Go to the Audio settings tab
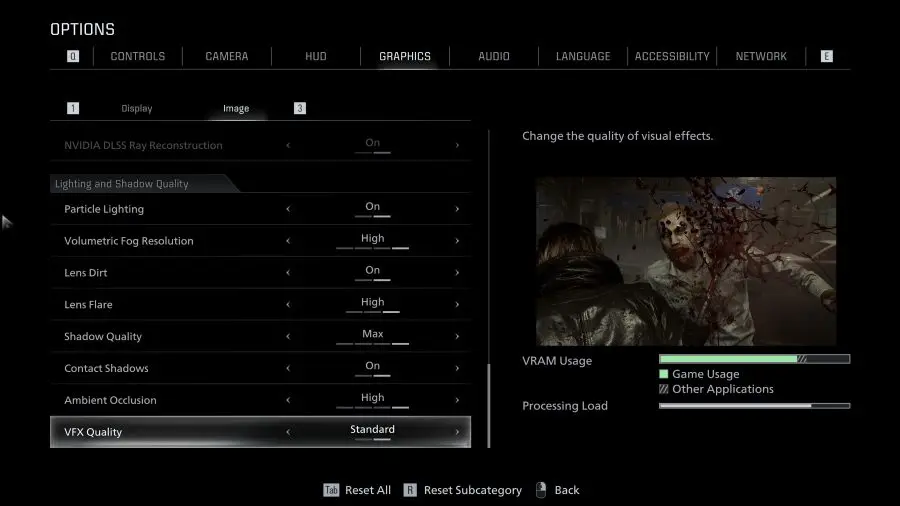 pos(494,56)
